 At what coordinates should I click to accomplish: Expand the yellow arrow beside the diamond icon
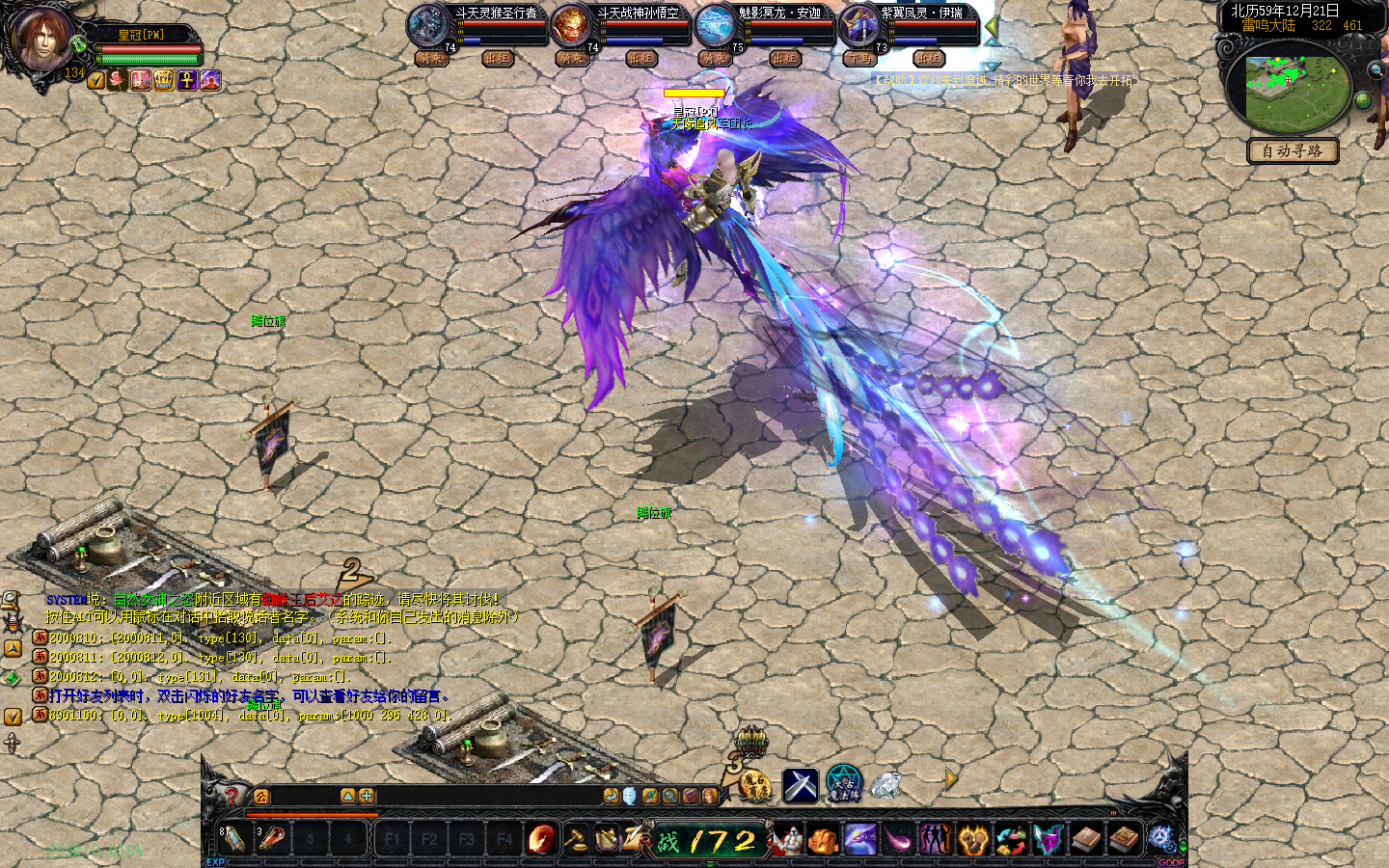click(951, 779)
